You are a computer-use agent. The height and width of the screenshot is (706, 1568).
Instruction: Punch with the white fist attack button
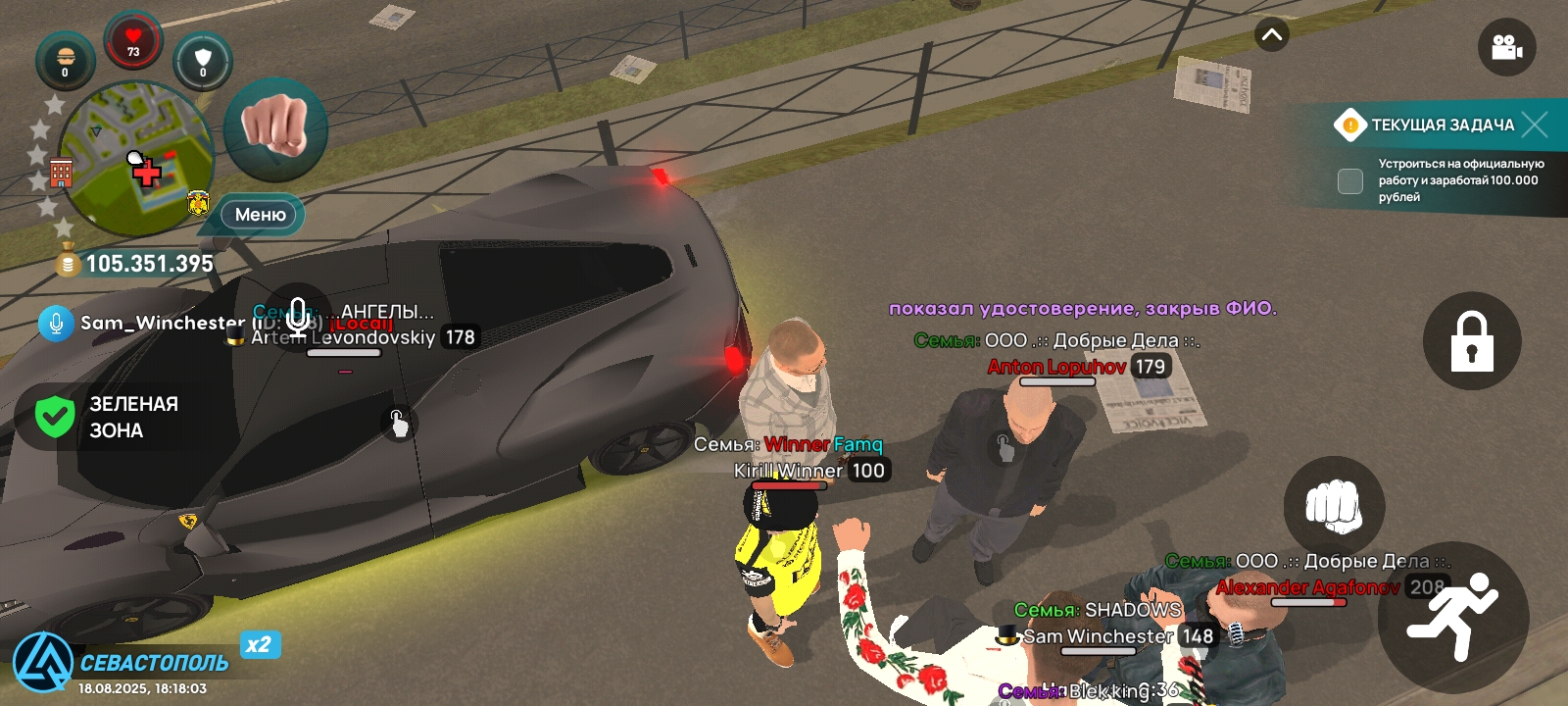pyautogui.click(x=1334, y=507)
